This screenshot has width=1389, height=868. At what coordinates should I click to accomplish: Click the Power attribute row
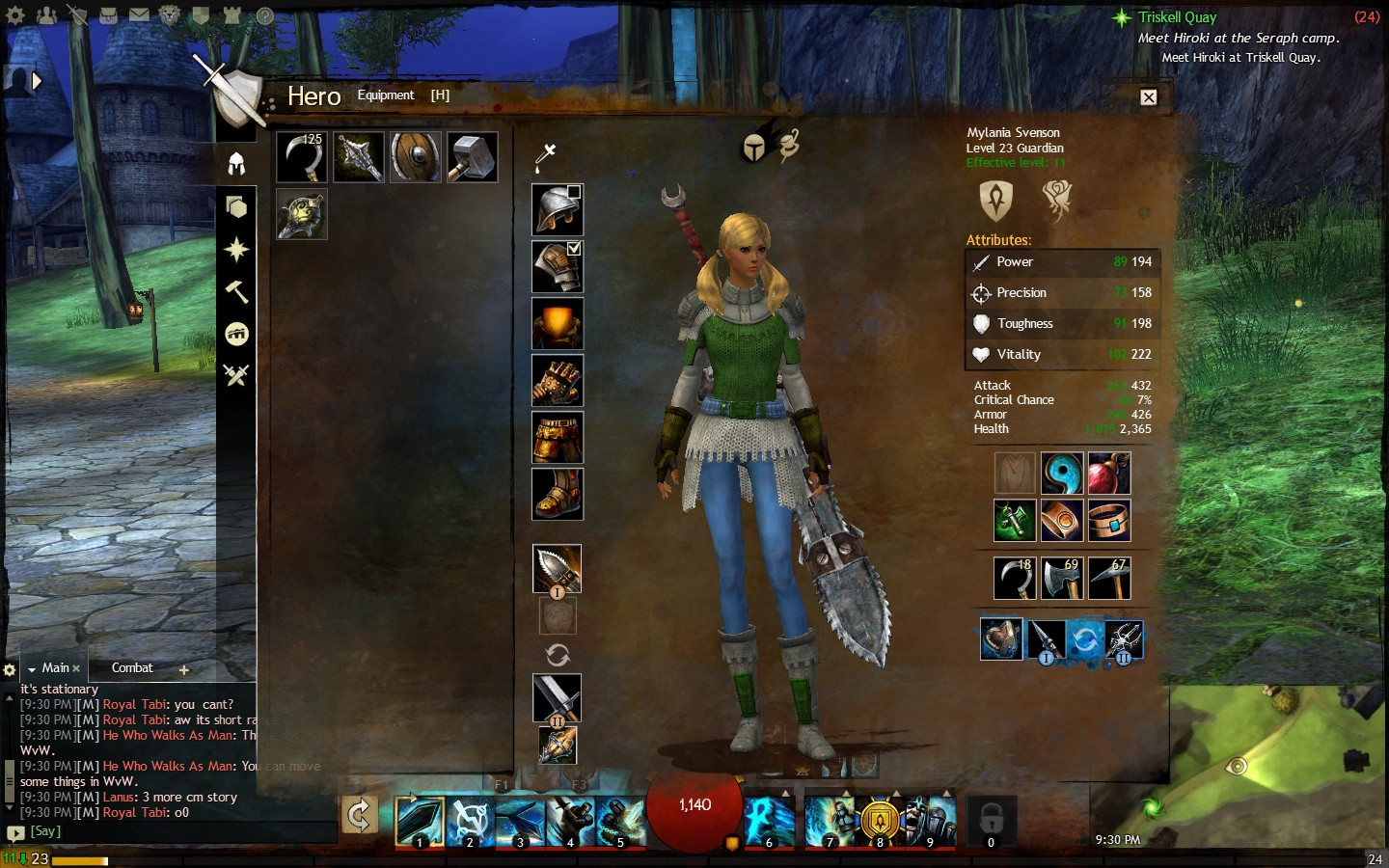[1062, 262]
